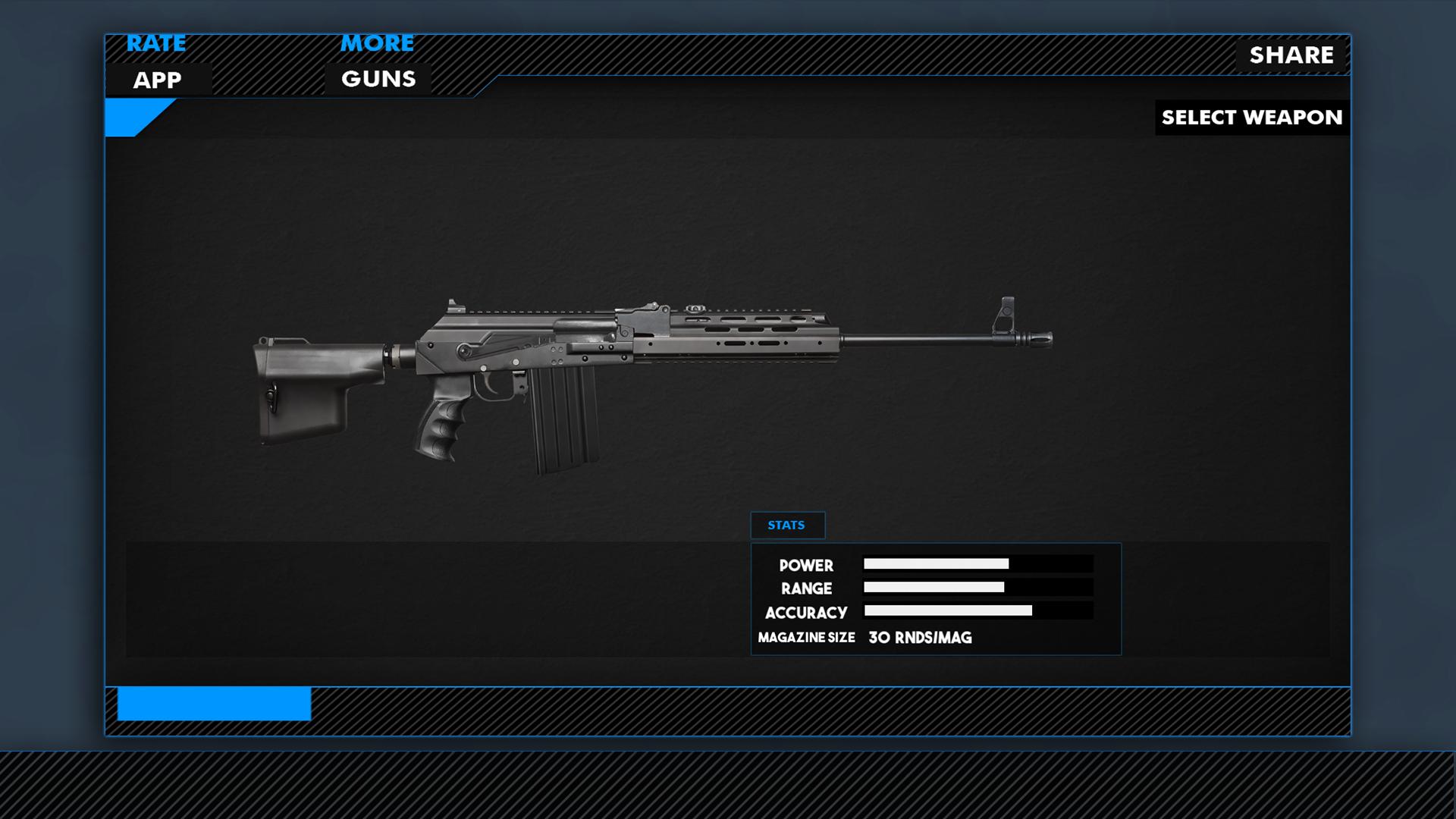Click the MAGAZINE SIZE value text

920,638
